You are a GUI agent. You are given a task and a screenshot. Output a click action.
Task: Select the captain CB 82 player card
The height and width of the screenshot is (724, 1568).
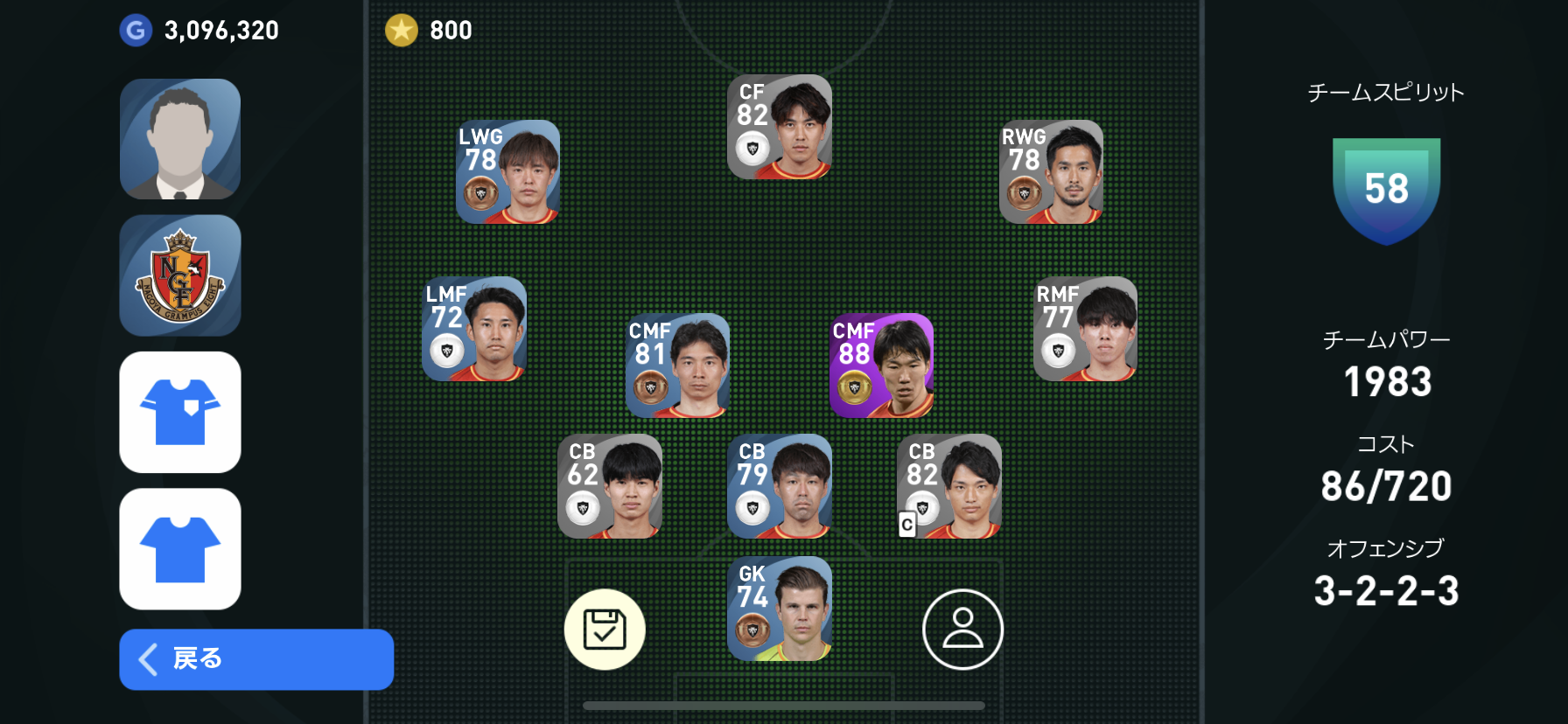pos(949,486)
